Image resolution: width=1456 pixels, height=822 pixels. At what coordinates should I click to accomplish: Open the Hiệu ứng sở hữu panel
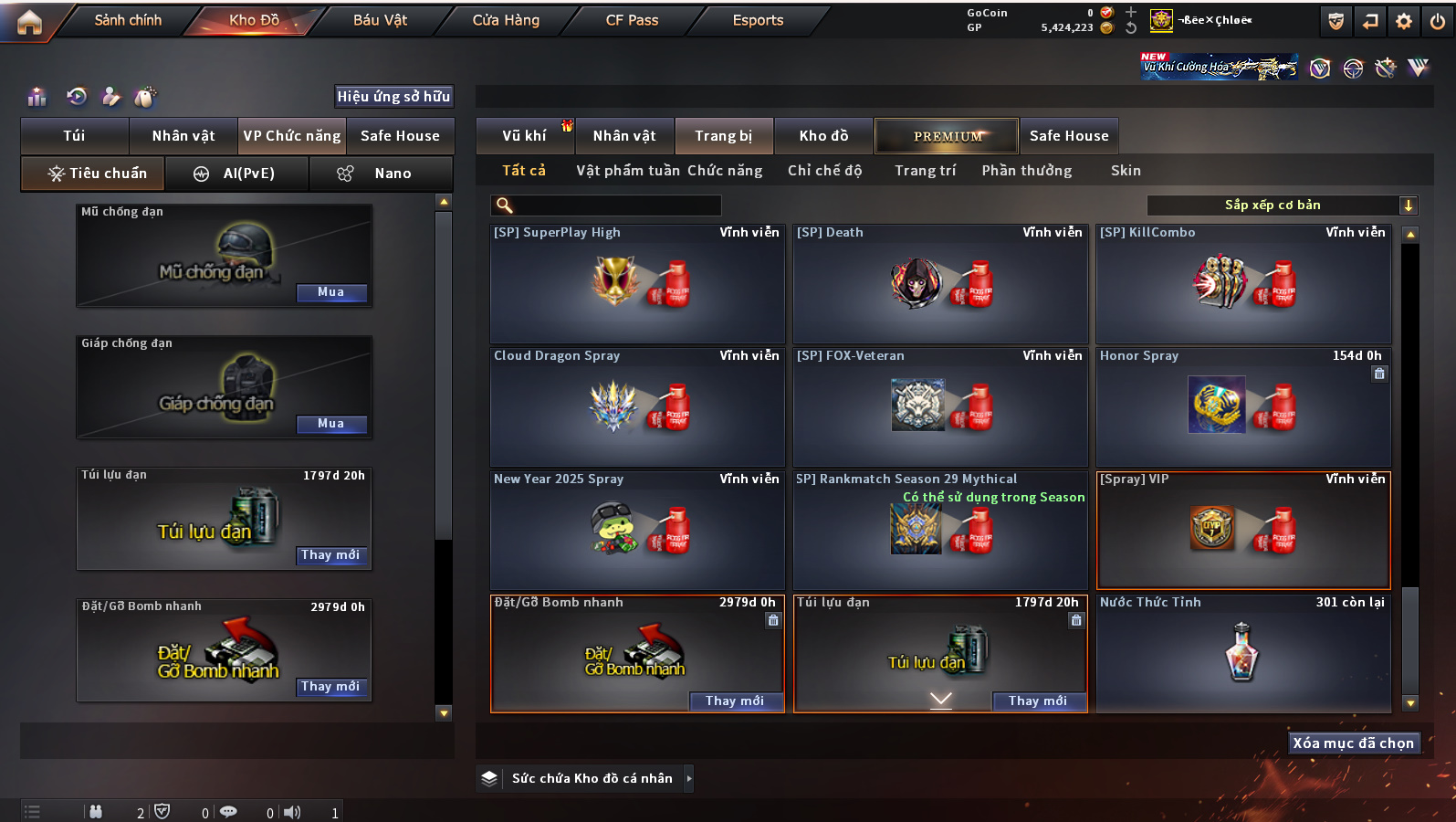point(393,97)
